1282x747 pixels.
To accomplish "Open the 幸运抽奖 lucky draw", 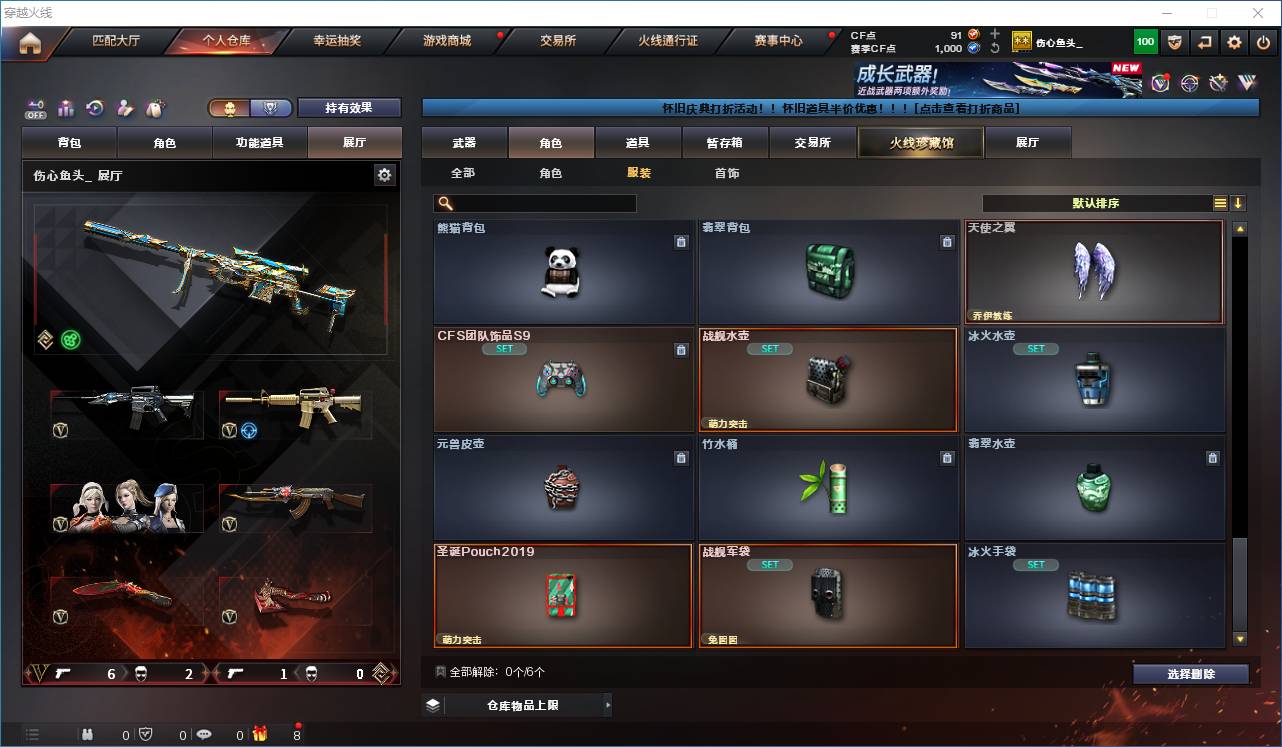I will click(337, 41).
